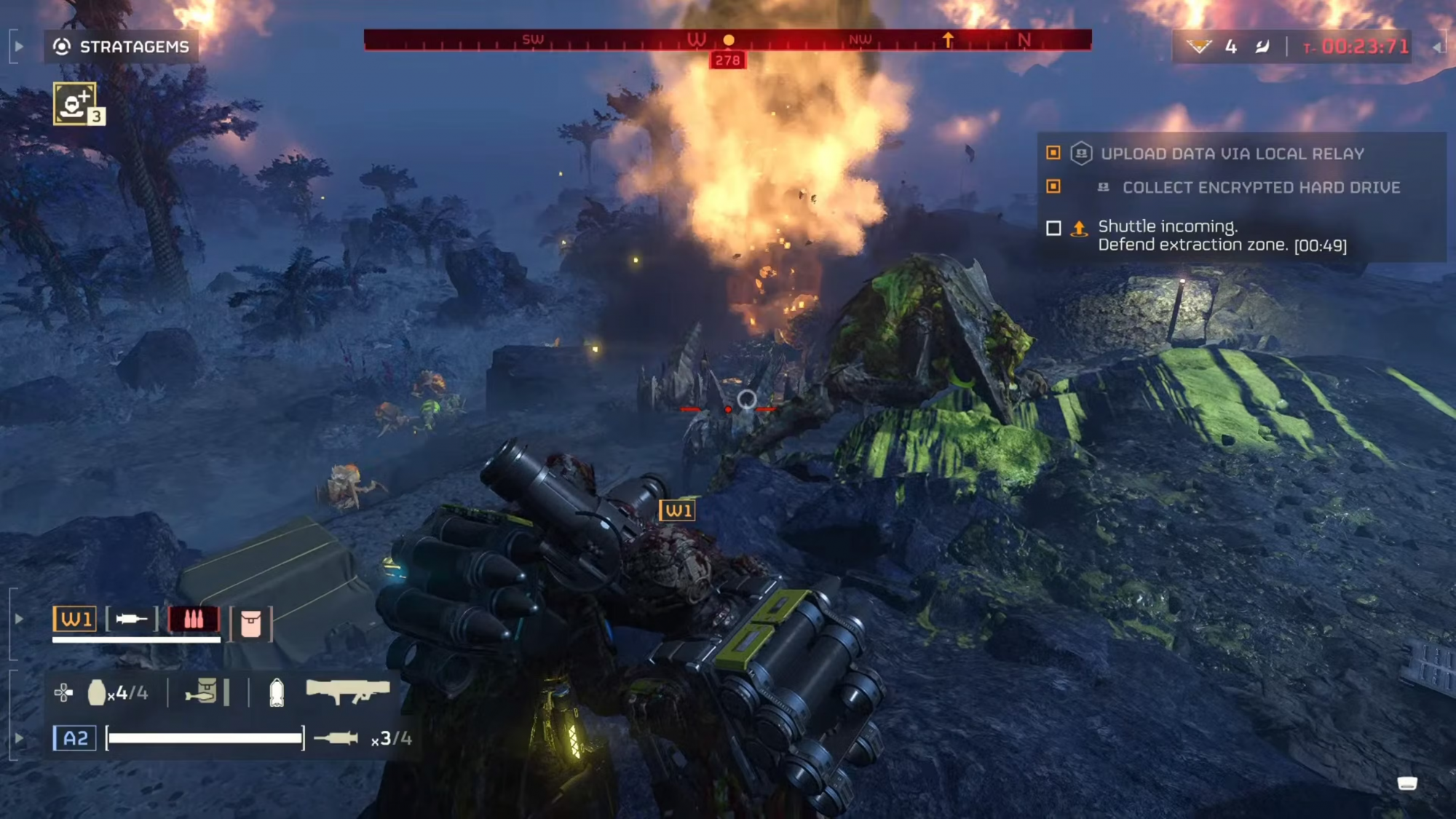Click the compass bar's extraction arrow marker
The height and width of the screenshot is (819, 1456).
pyautogui.click(x=948, y=40)
